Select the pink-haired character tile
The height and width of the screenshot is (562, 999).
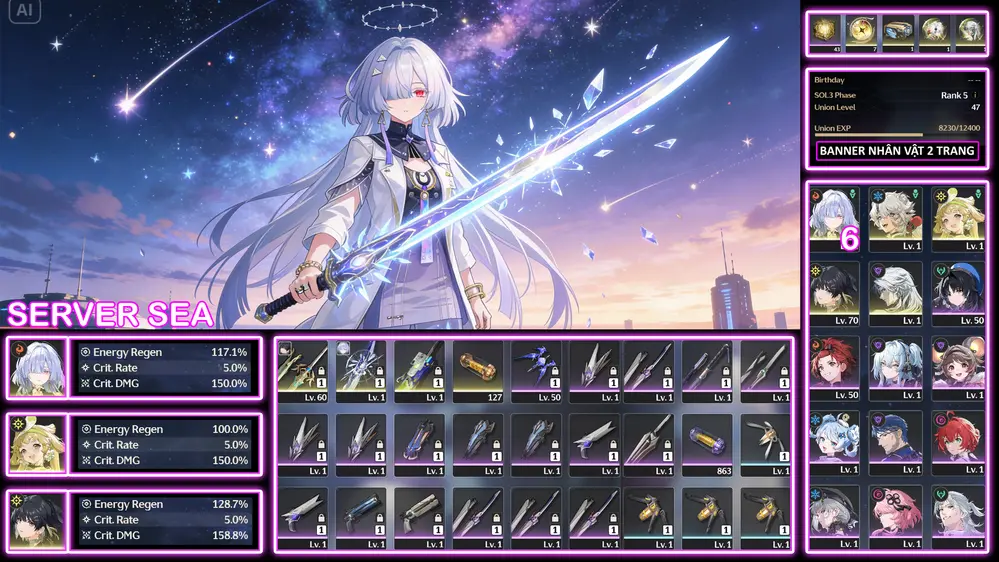coord(896,516)
